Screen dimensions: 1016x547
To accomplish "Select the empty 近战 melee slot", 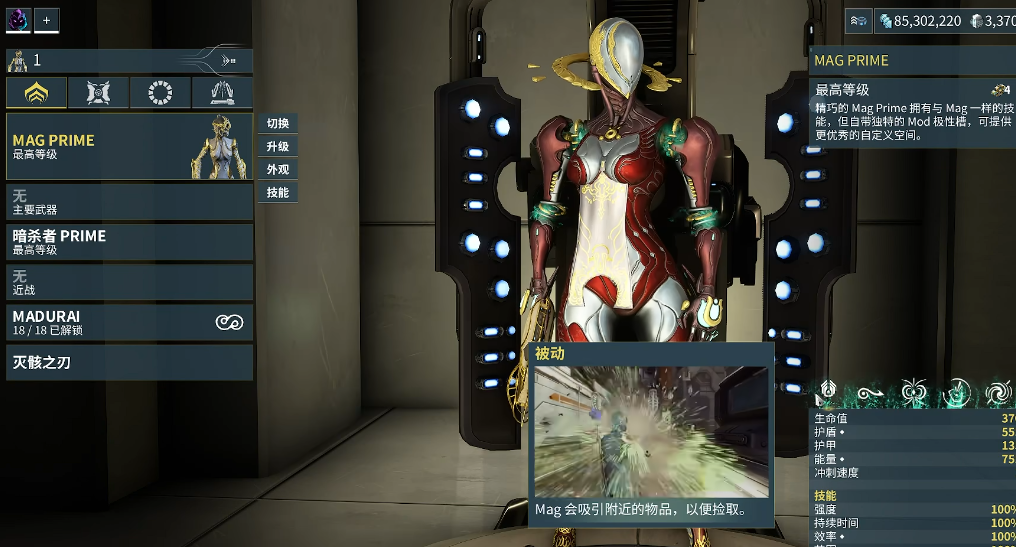I will pos(129,282).
